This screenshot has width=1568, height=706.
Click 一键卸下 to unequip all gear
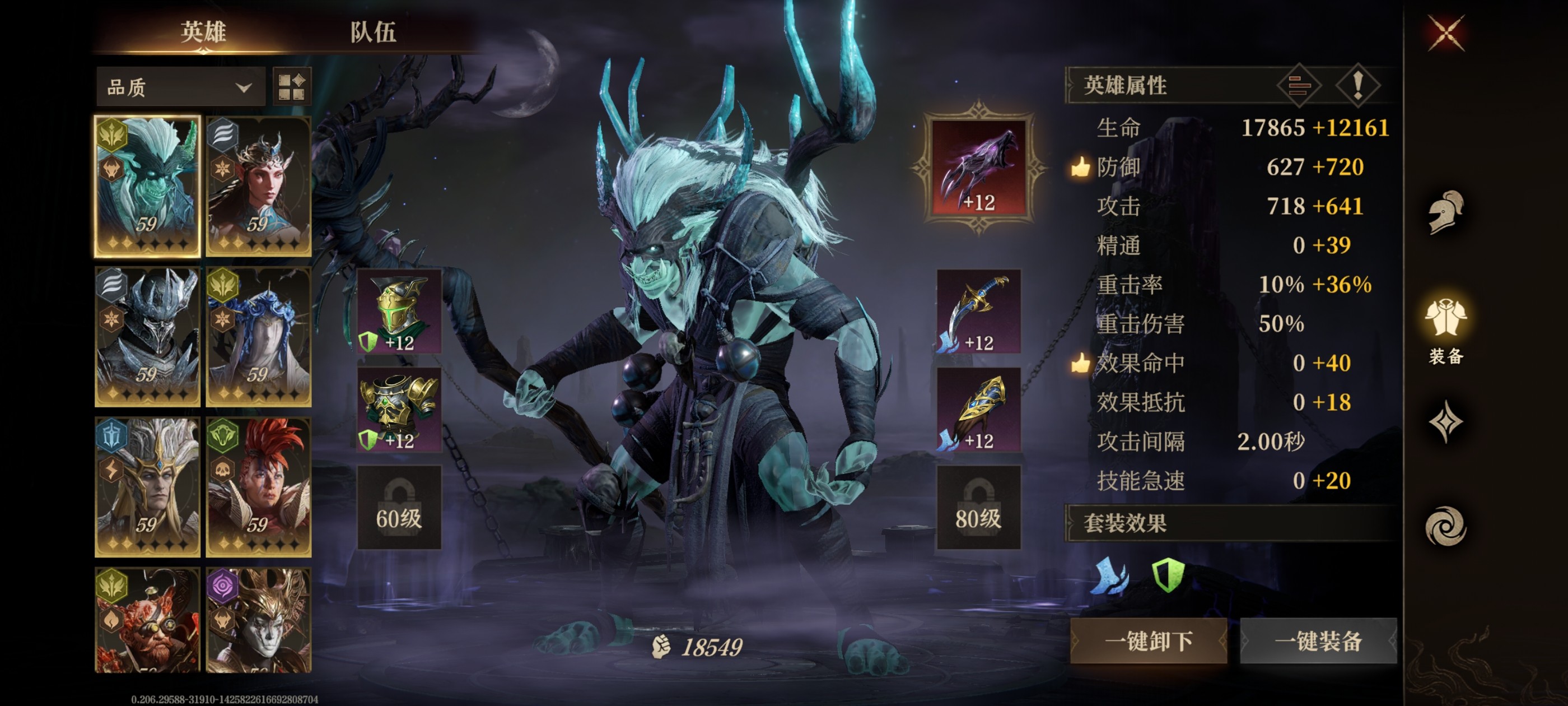[x=1148, y=641]
